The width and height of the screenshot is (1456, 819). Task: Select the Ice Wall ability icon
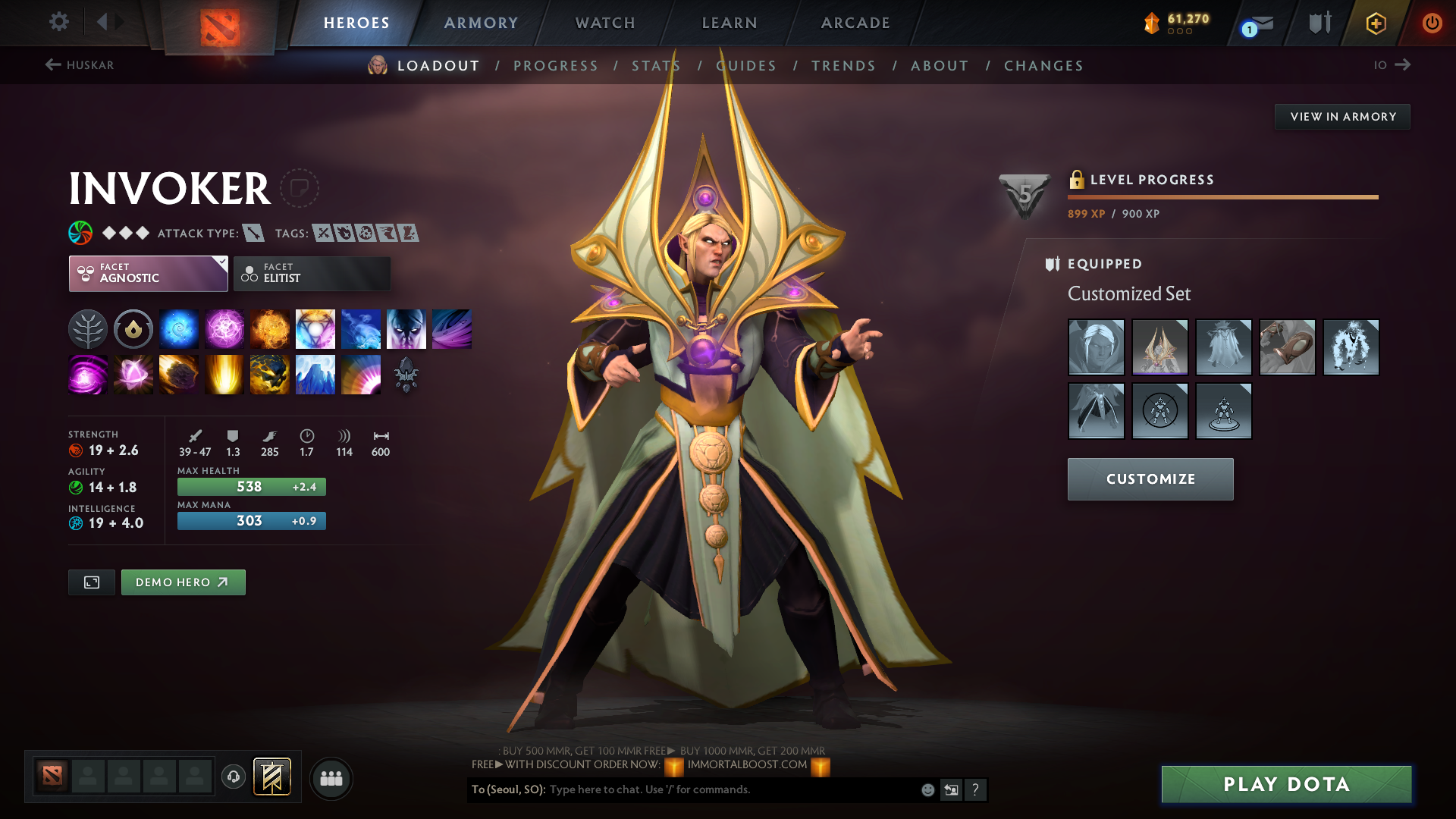coord(315,374)
